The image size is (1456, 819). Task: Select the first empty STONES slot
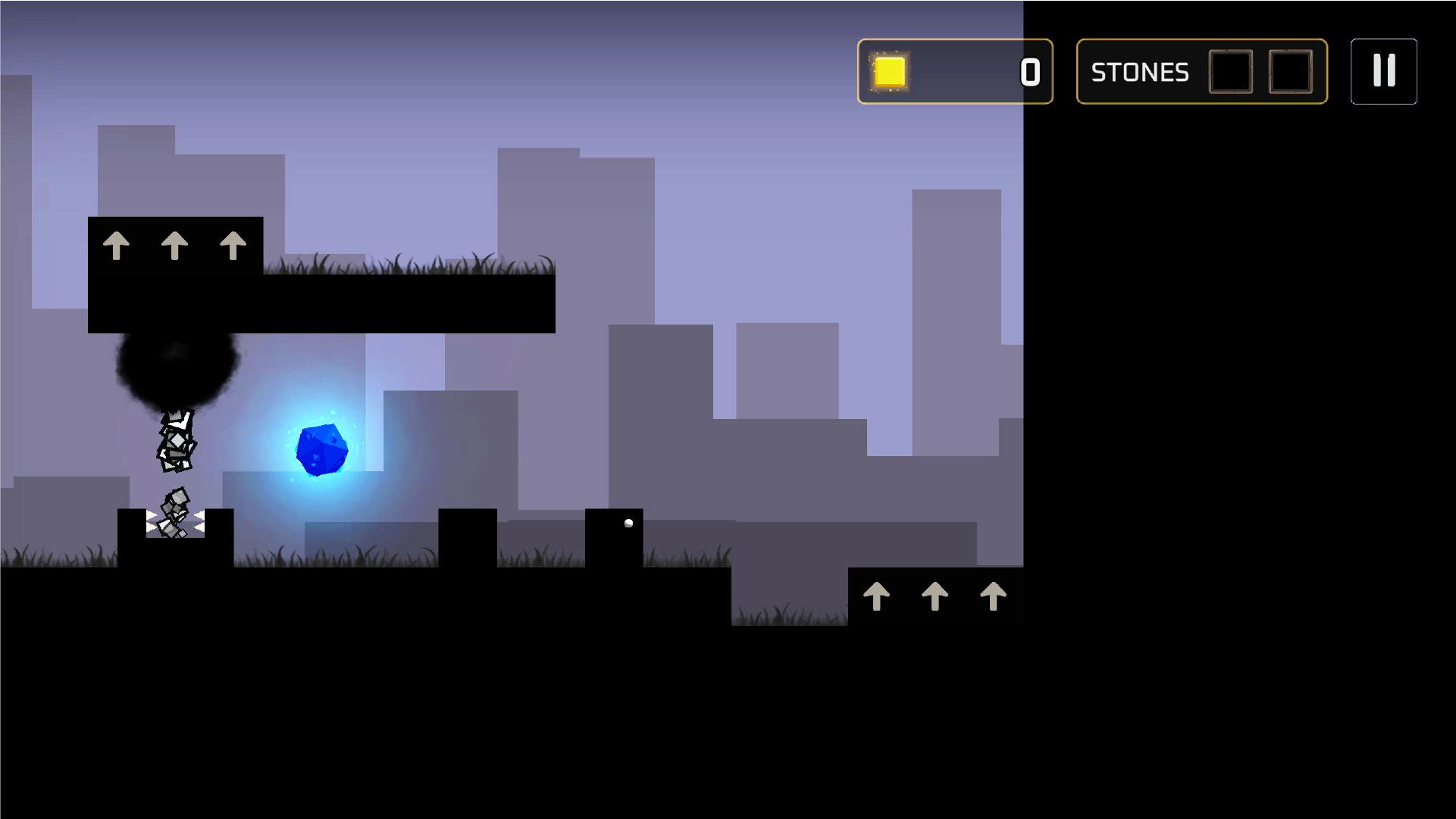(x=1230, y=72)
